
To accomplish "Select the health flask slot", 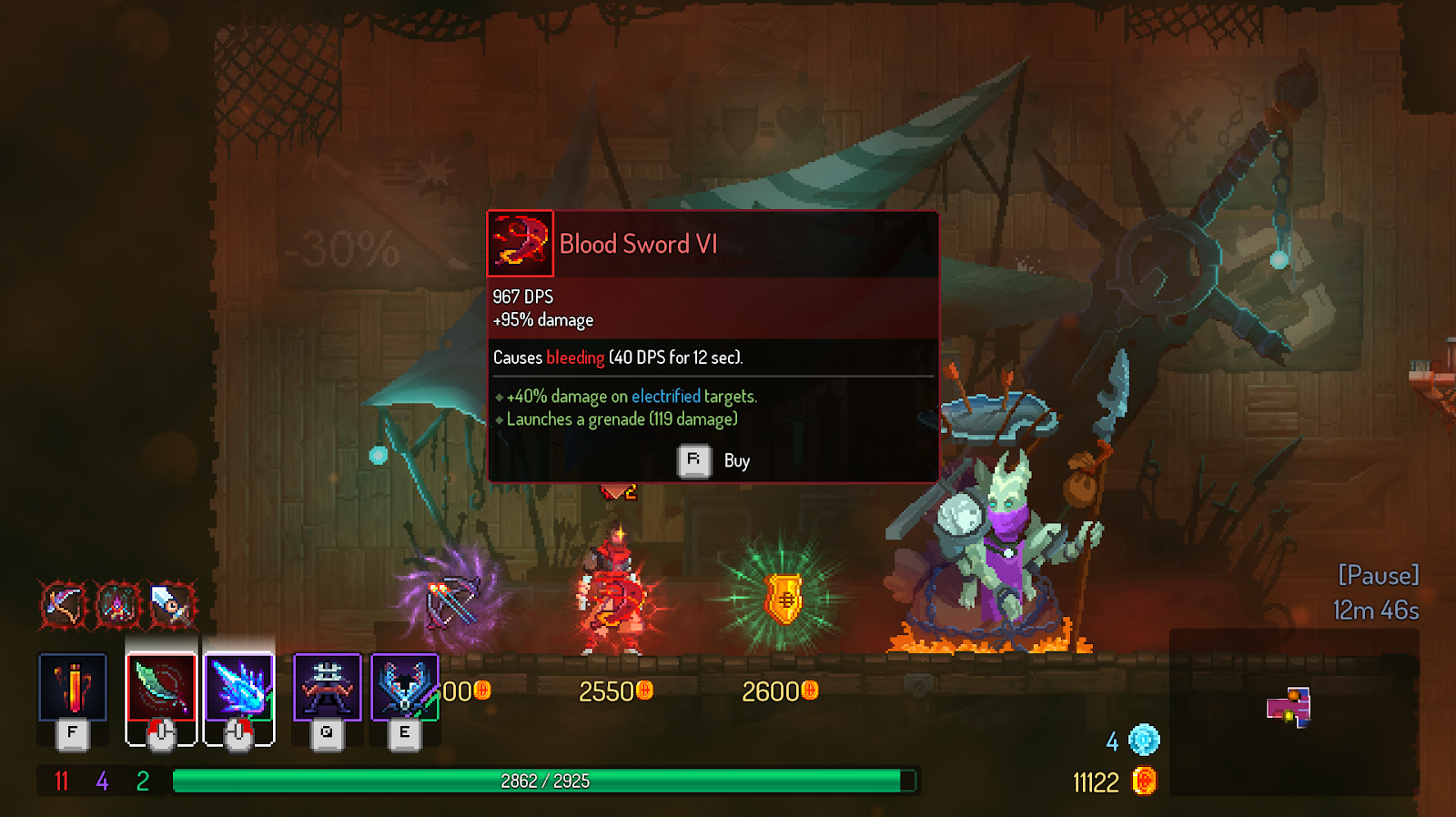I will pyautogui.click(x=73, y=687).
